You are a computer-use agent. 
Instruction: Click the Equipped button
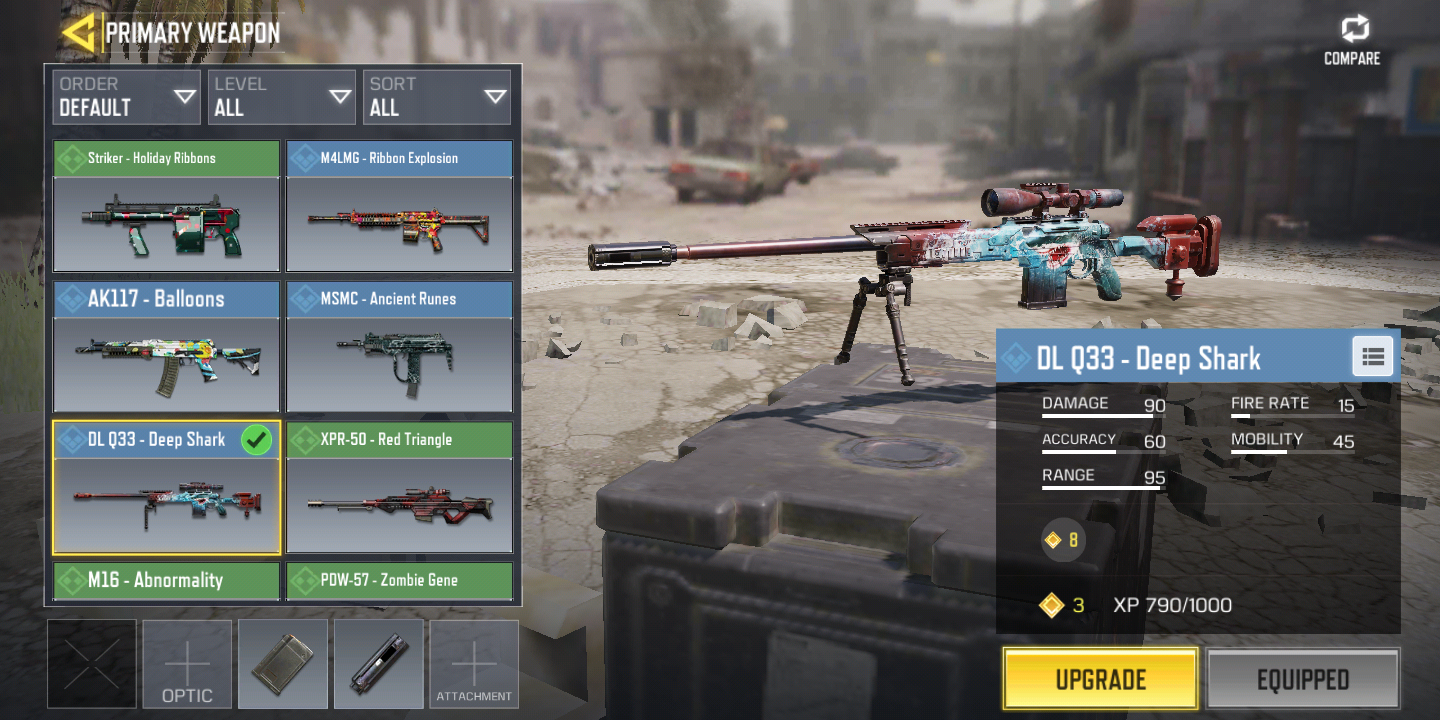pyautogui.click(x=1302, y=679)
